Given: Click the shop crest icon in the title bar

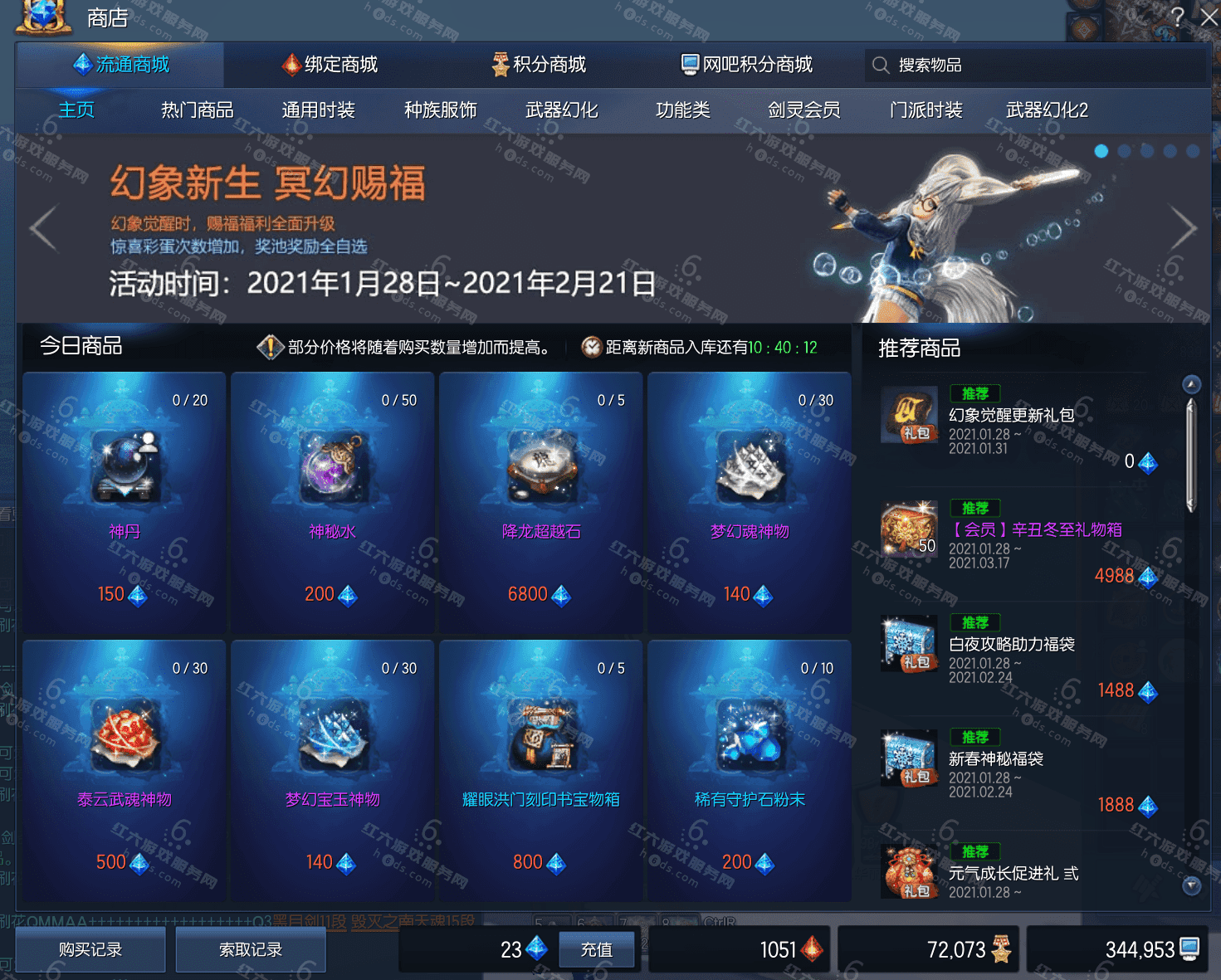Looking at the screenshot, I should click(43, 17).
